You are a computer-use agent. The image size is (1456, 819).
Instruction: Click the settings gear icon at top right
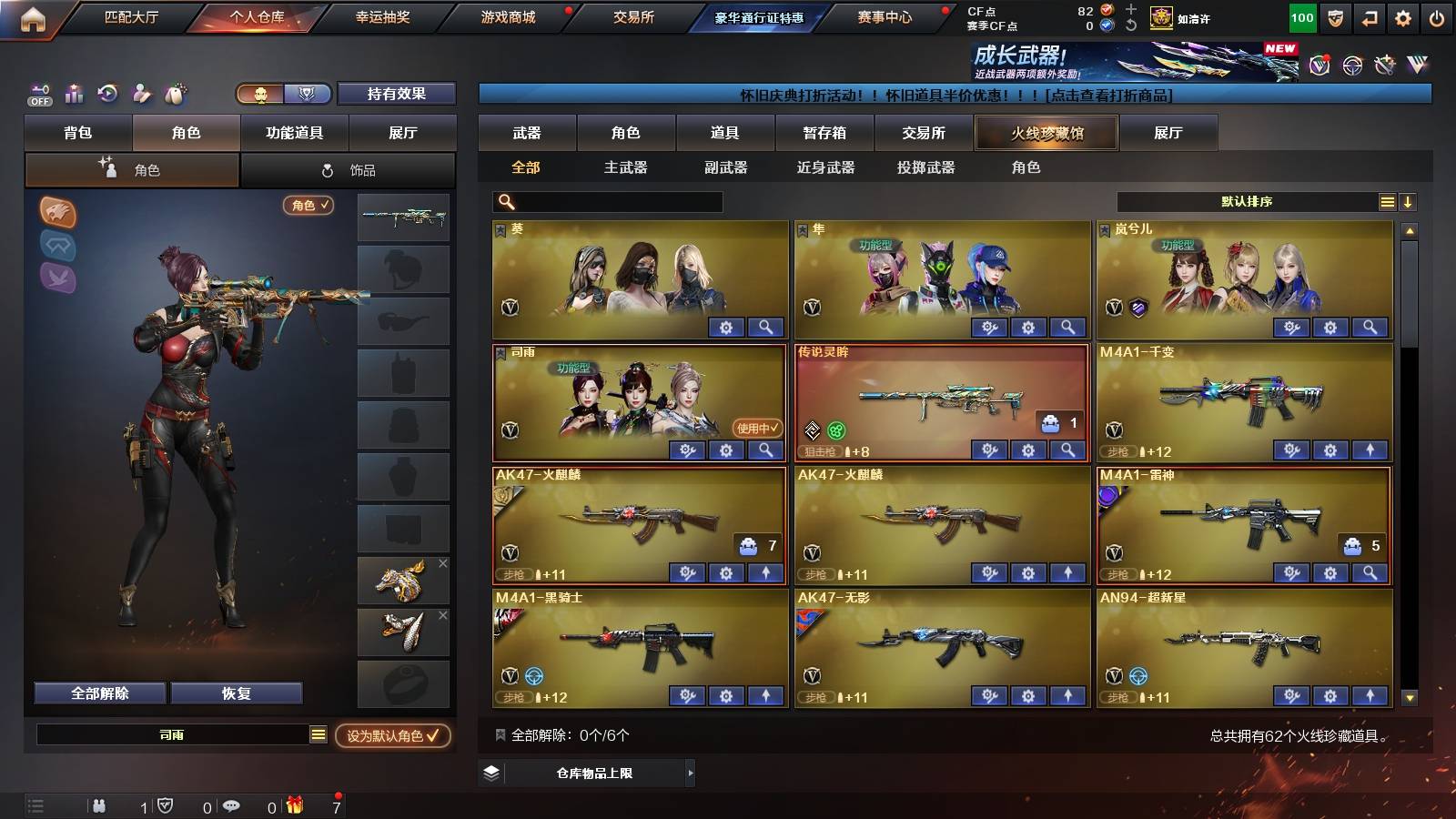[1401, 18]
